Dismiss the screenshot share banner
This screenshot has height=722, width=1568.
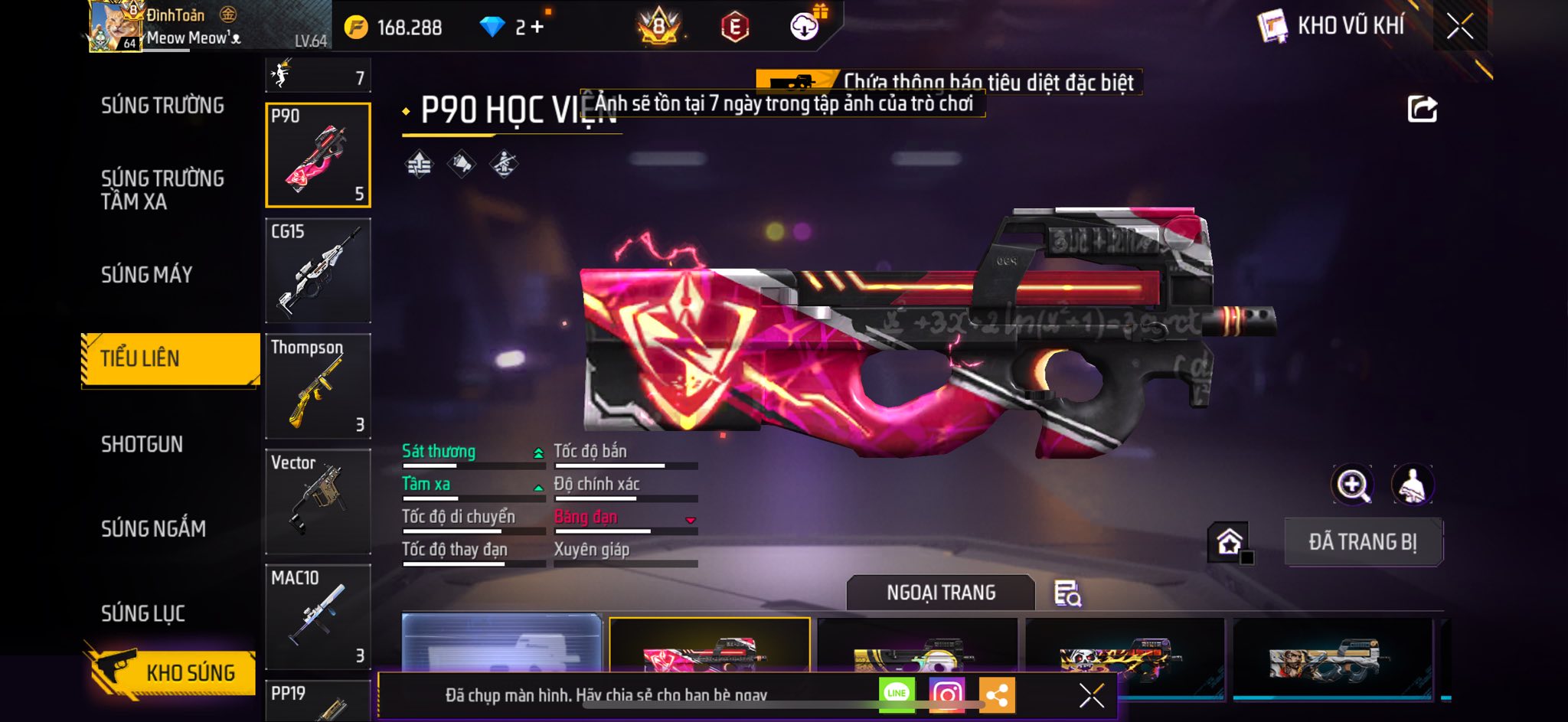(x=1091, y=695)
